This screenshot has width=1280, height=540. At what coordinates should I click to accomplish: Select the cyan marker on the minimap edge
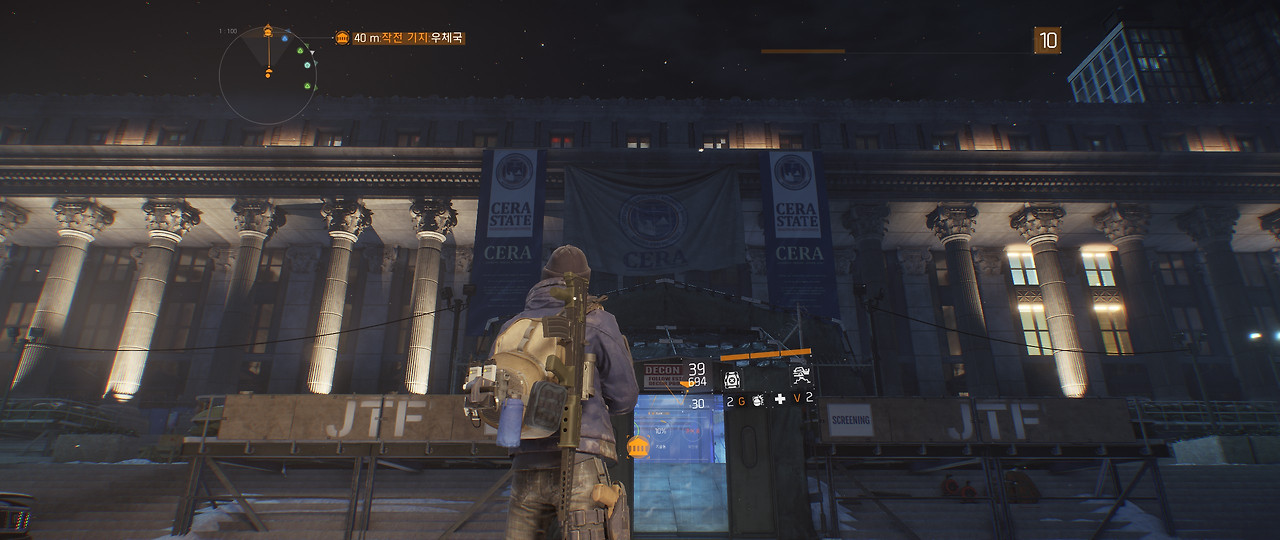[x=307, y=64]
